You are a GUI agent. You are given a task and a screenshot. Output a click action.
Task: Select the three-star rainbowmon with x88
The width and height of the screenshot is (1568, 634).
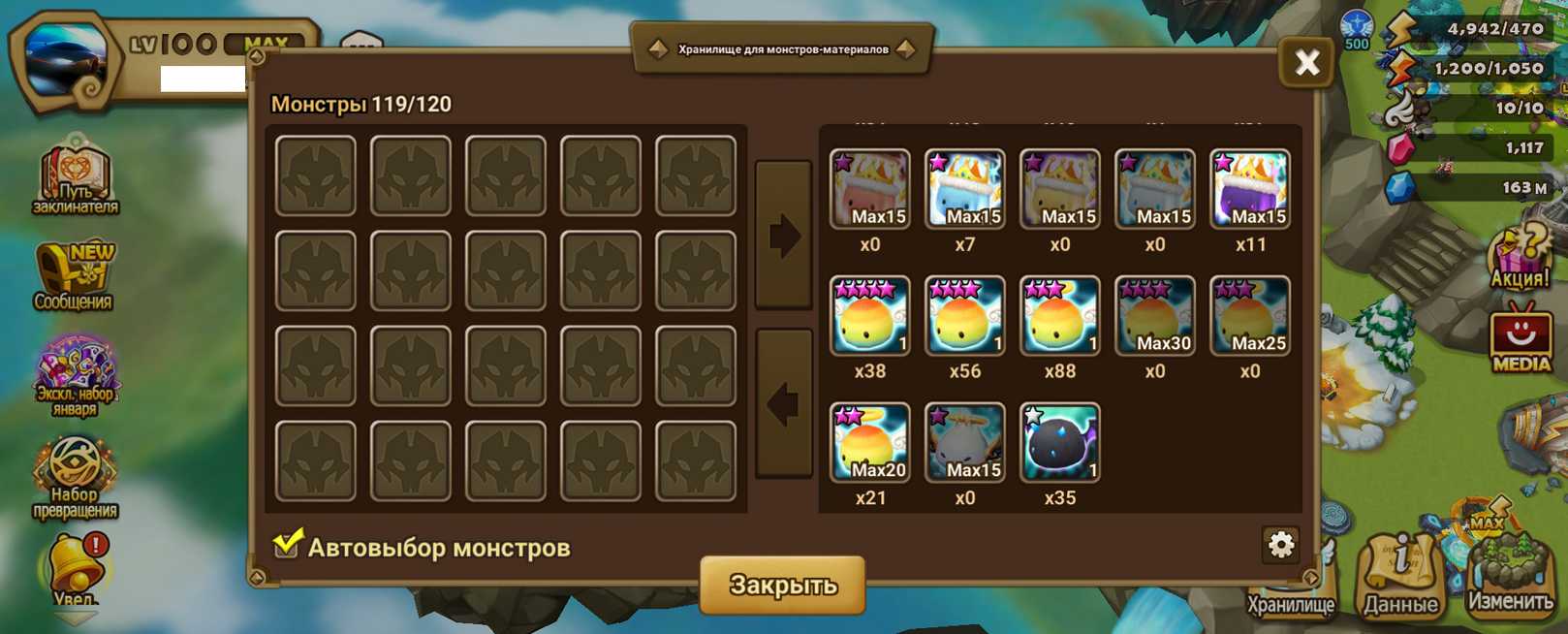coord(1059,316)
